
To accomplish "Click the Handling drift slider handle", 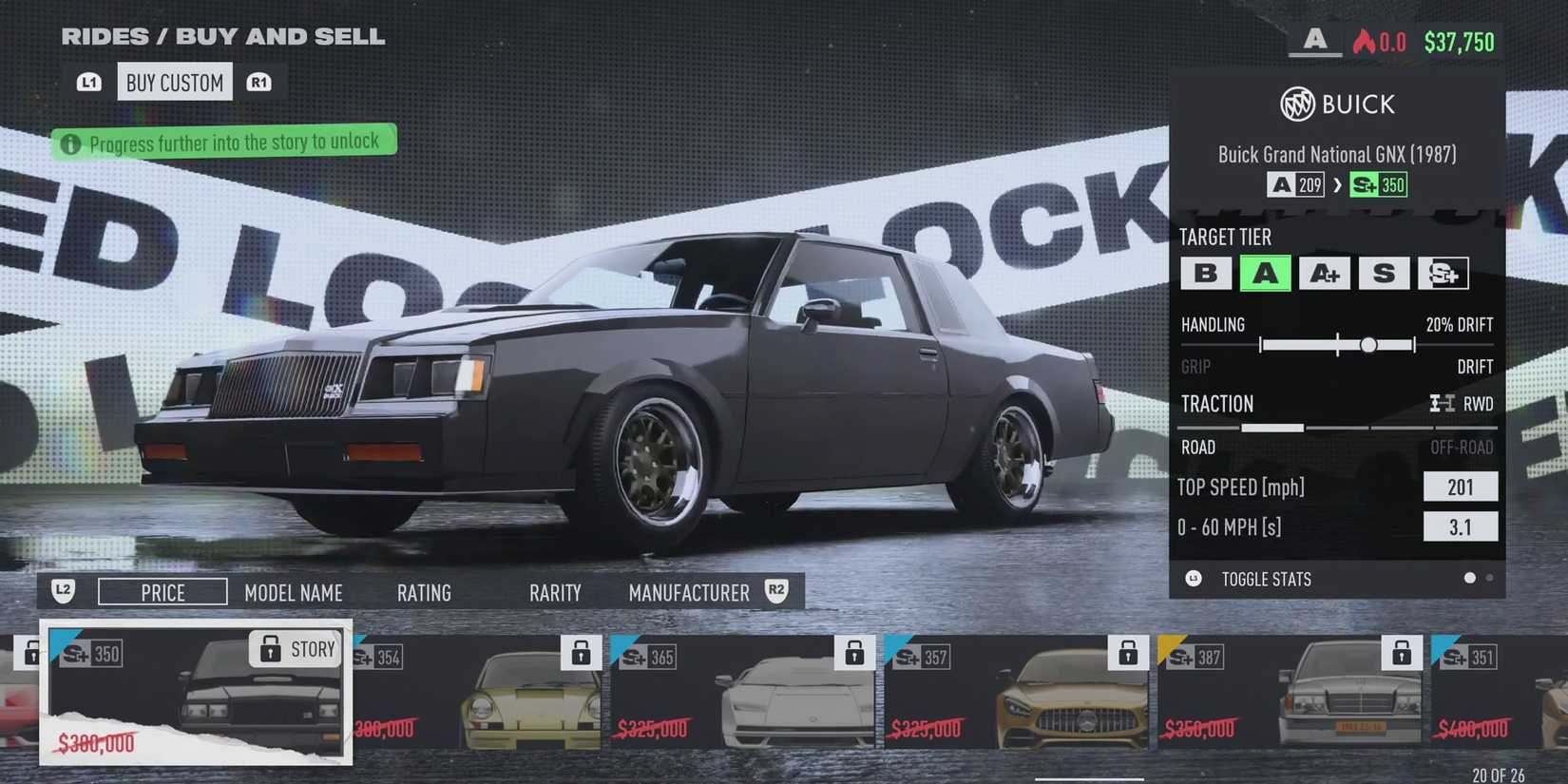I will tap(1369, 345).
